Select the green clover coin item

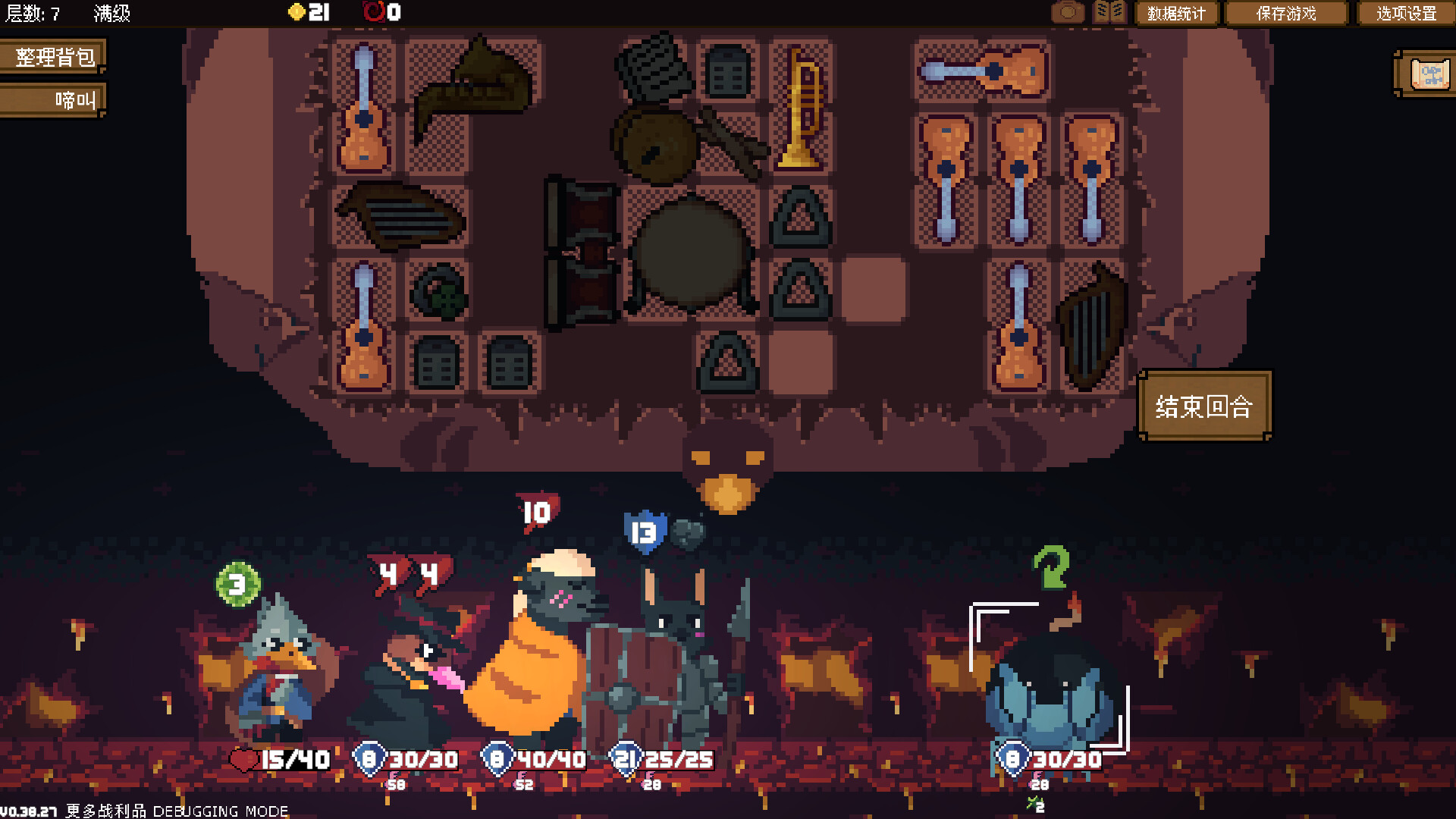click(x=439, y=291)
